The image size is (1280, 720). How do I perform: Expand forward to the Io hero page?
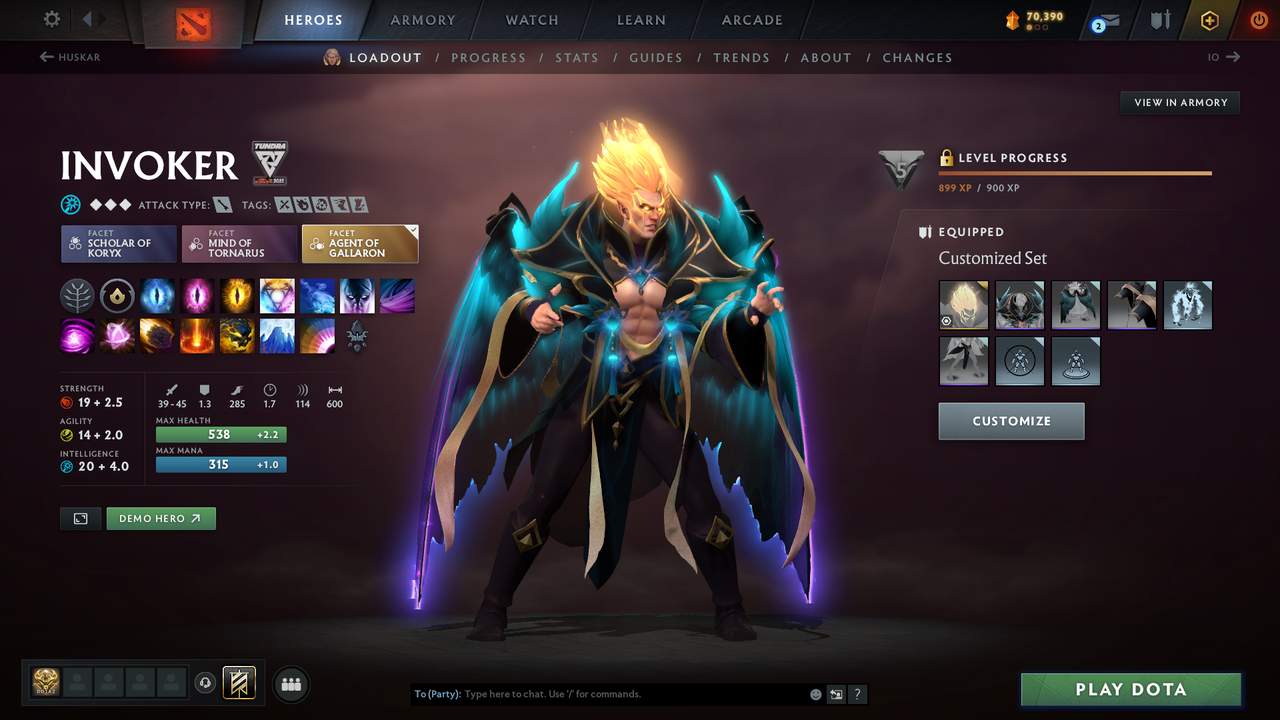(1225, 57)
